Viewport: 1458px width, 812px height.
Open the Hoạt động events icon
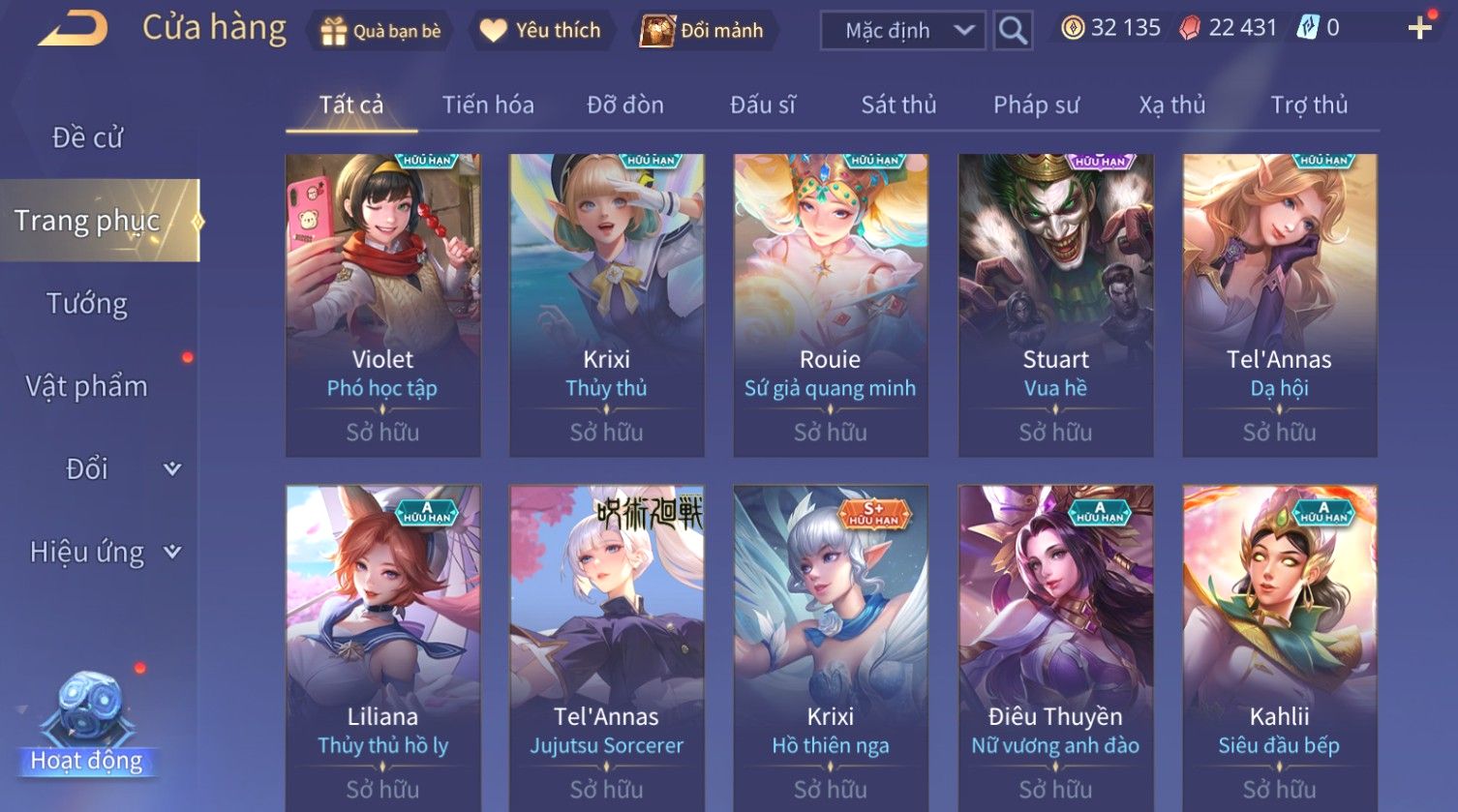click(86, 726)
